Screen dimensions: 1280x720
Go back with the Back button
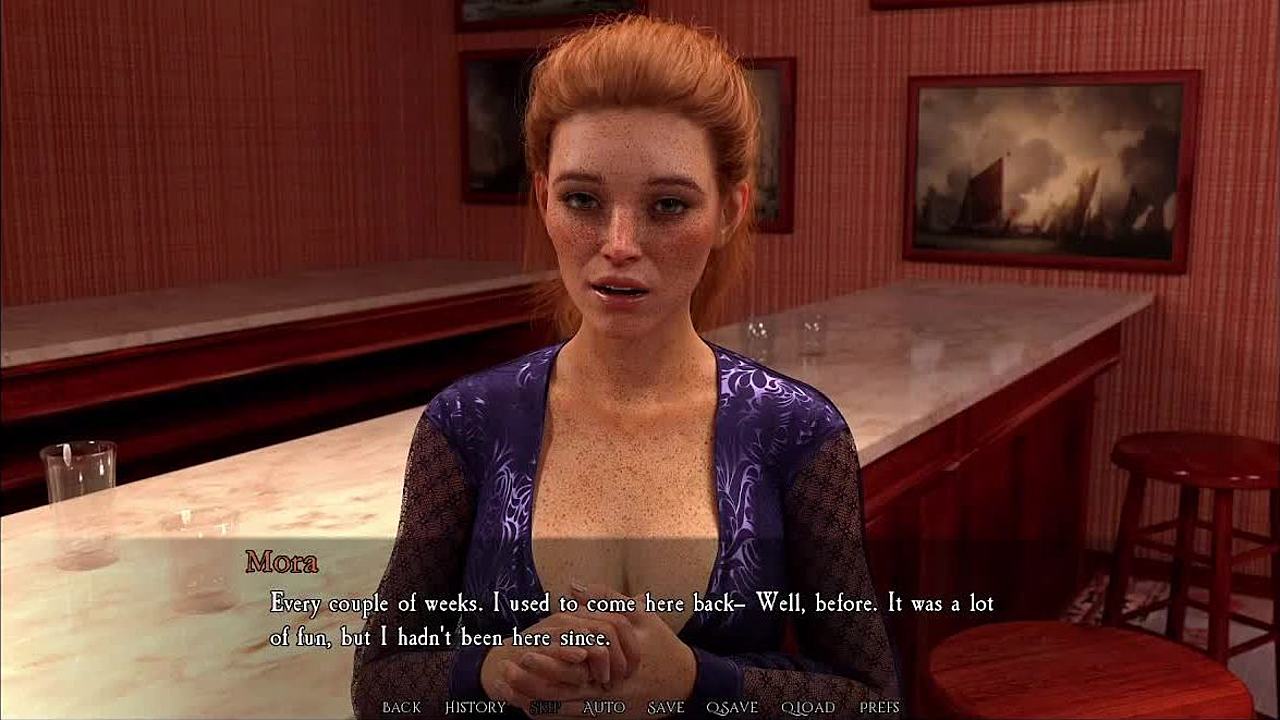(401, 707)
